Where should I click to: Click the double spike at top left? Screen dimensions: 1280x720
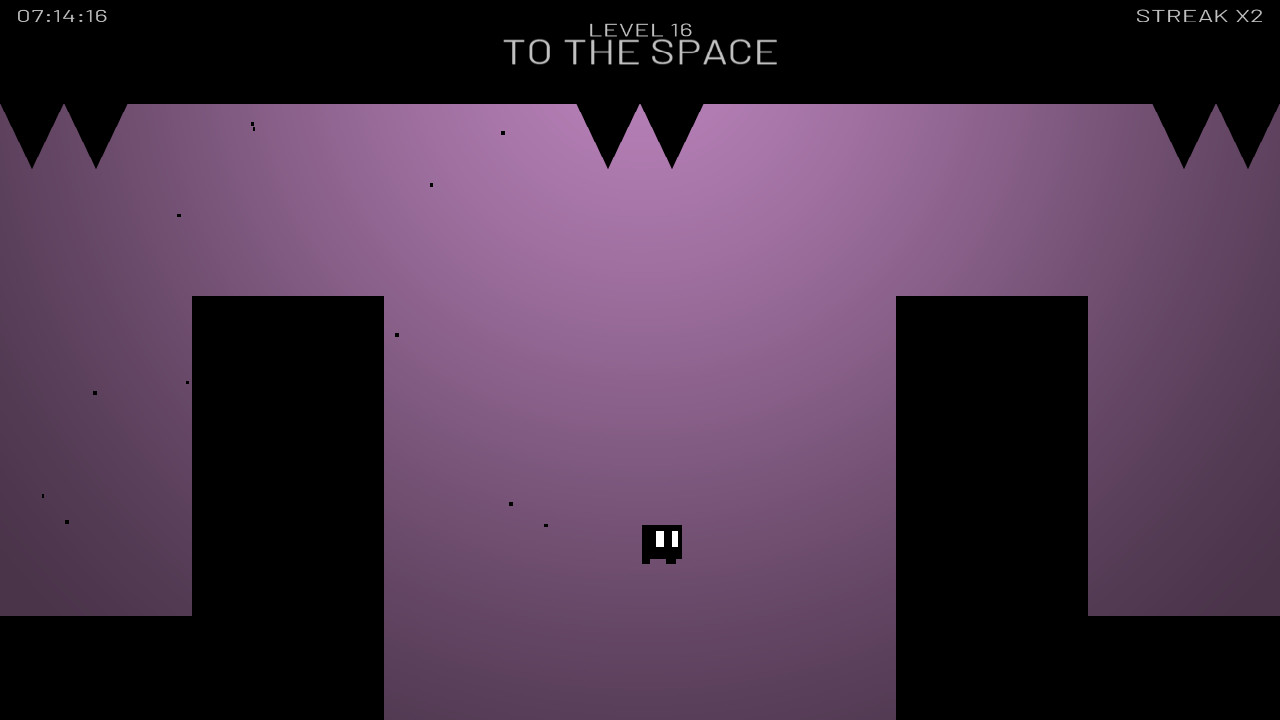click(x=65, y=130)
